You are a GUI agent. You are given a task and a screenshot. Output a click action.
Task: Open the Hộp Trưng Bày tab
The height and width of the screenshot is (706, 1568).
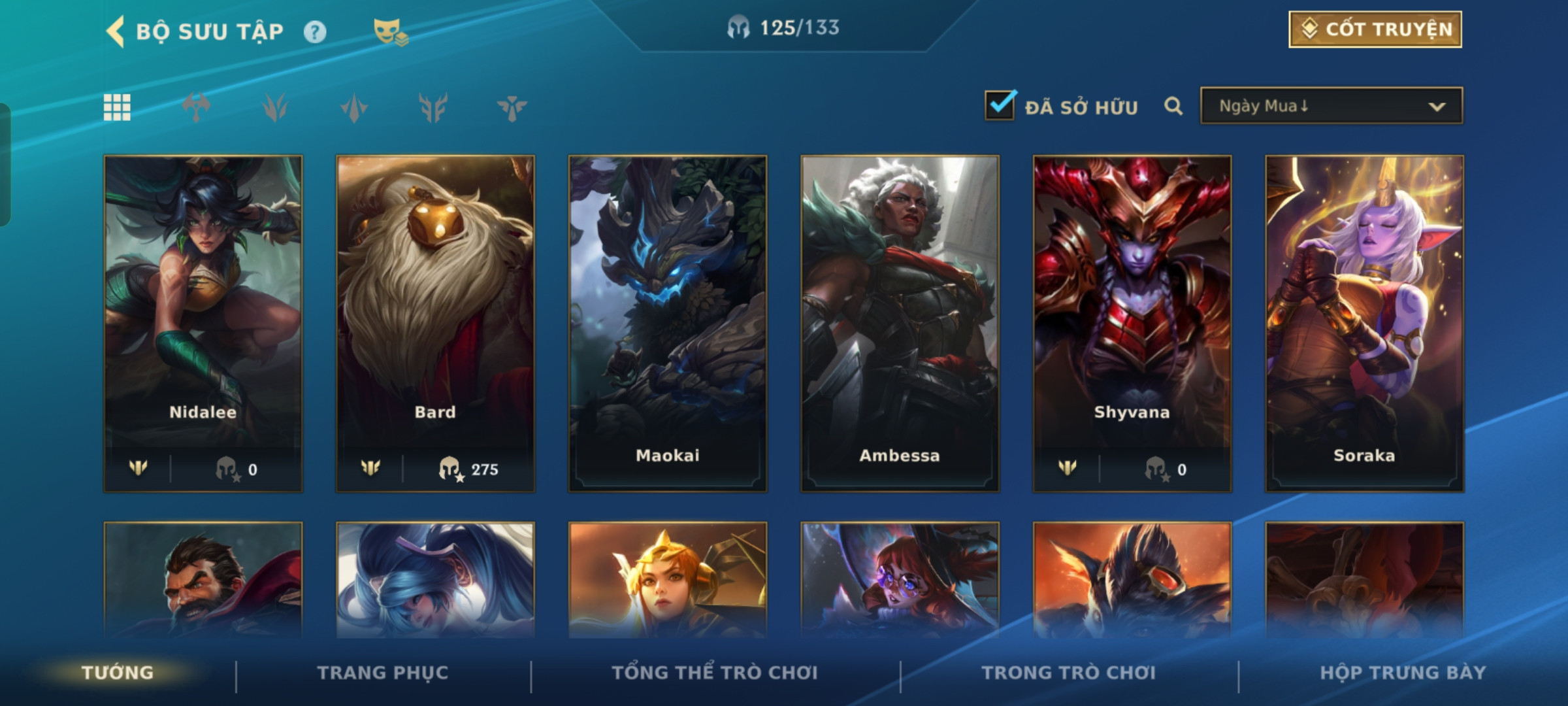tap(1403, 672)
